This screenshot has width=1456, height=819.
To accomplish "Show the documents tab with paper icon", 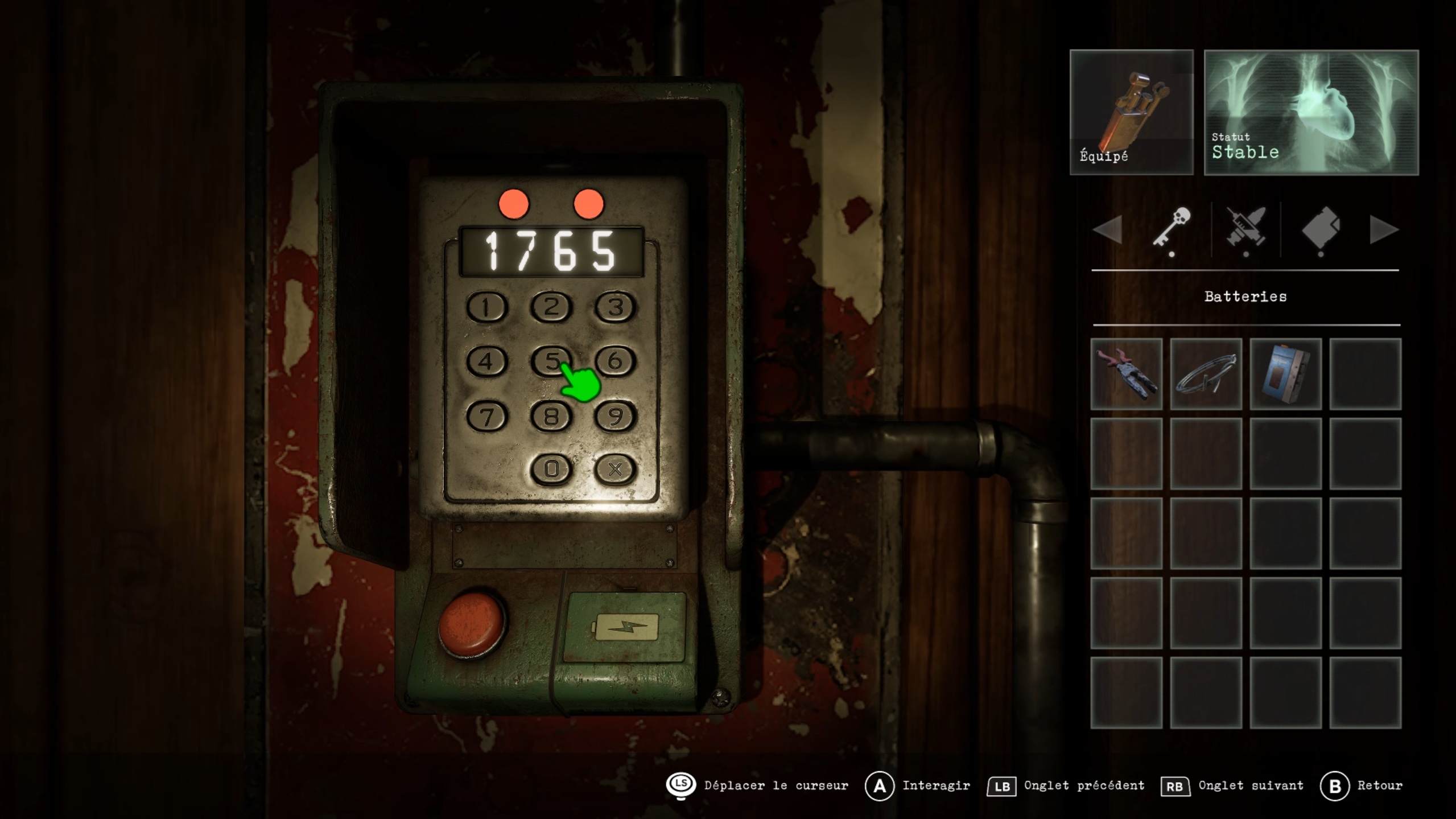I will 1321,228.
